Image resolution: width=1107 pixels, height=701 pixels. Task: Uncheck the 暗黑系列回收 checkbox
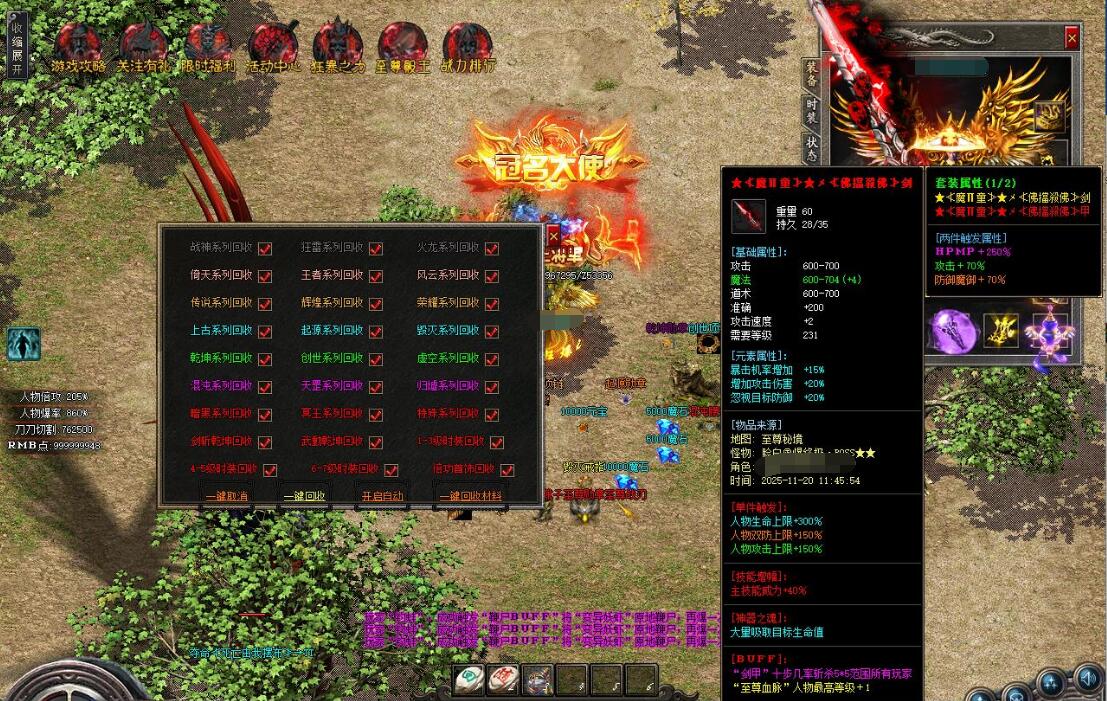(265, 414)
